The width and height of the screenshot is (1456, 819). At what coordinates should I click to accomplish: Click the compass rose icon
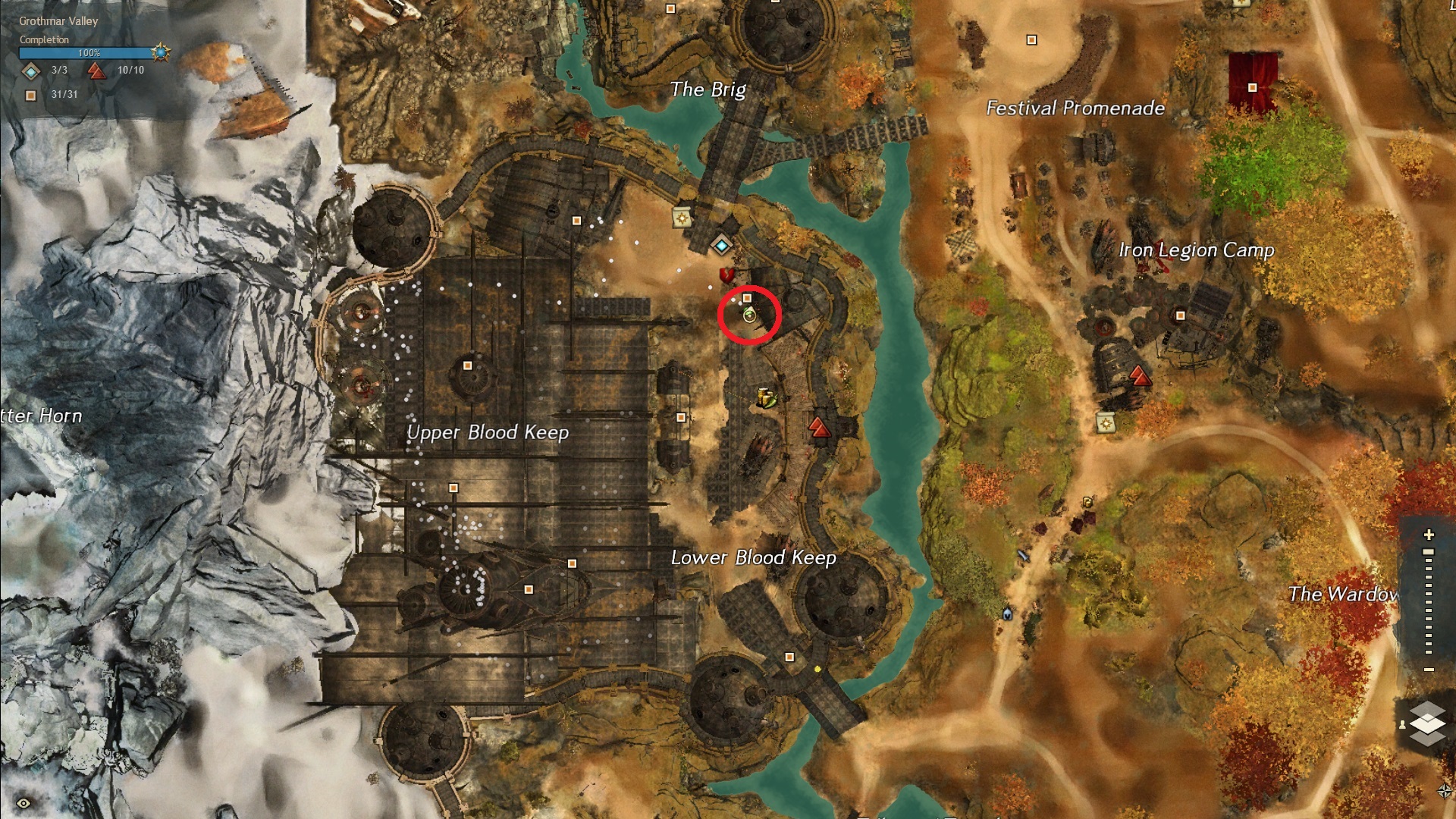pos(1444,791)
